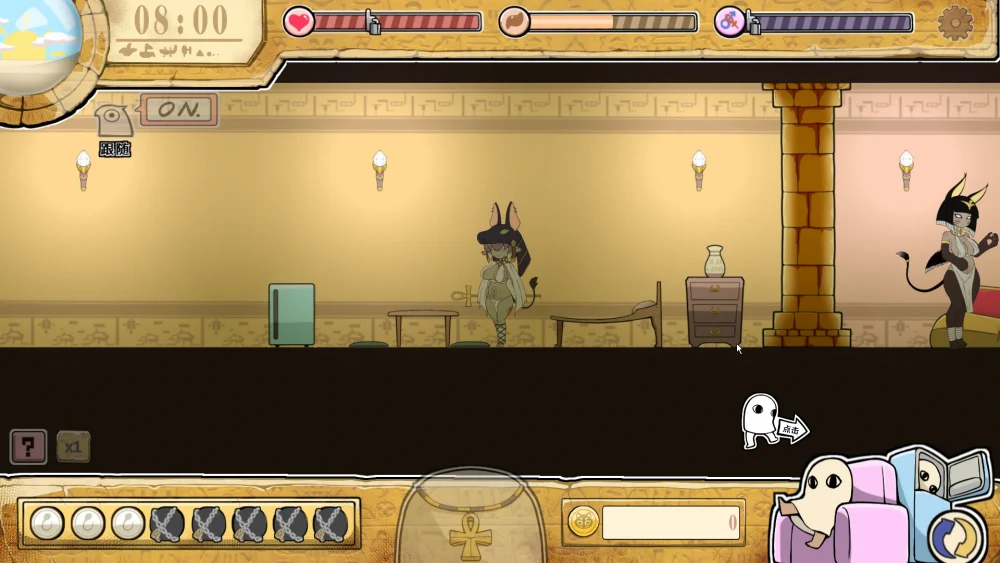Toggle the follow ON speech bubble
The image size is (1000, 563).
[180, 110]
